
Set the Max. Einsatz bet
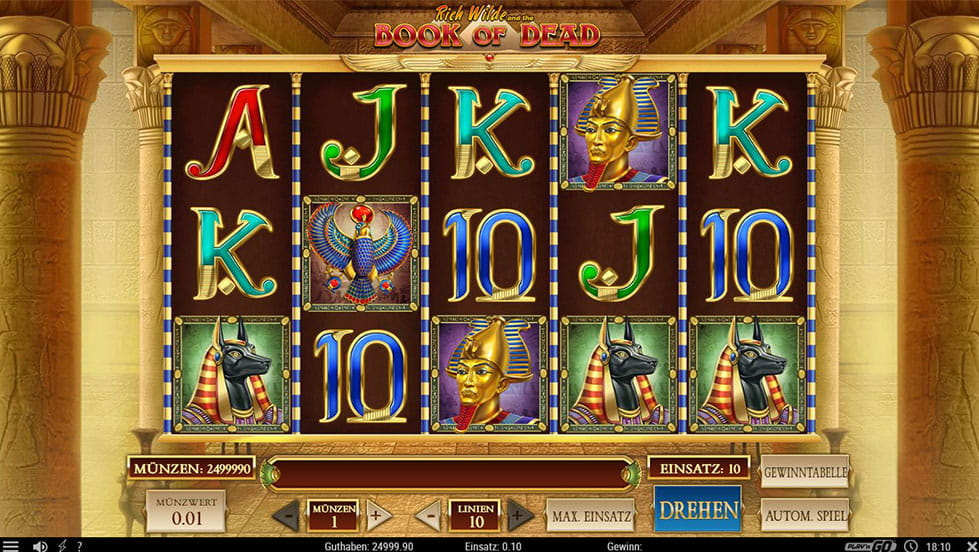click(x=590, y=516)
